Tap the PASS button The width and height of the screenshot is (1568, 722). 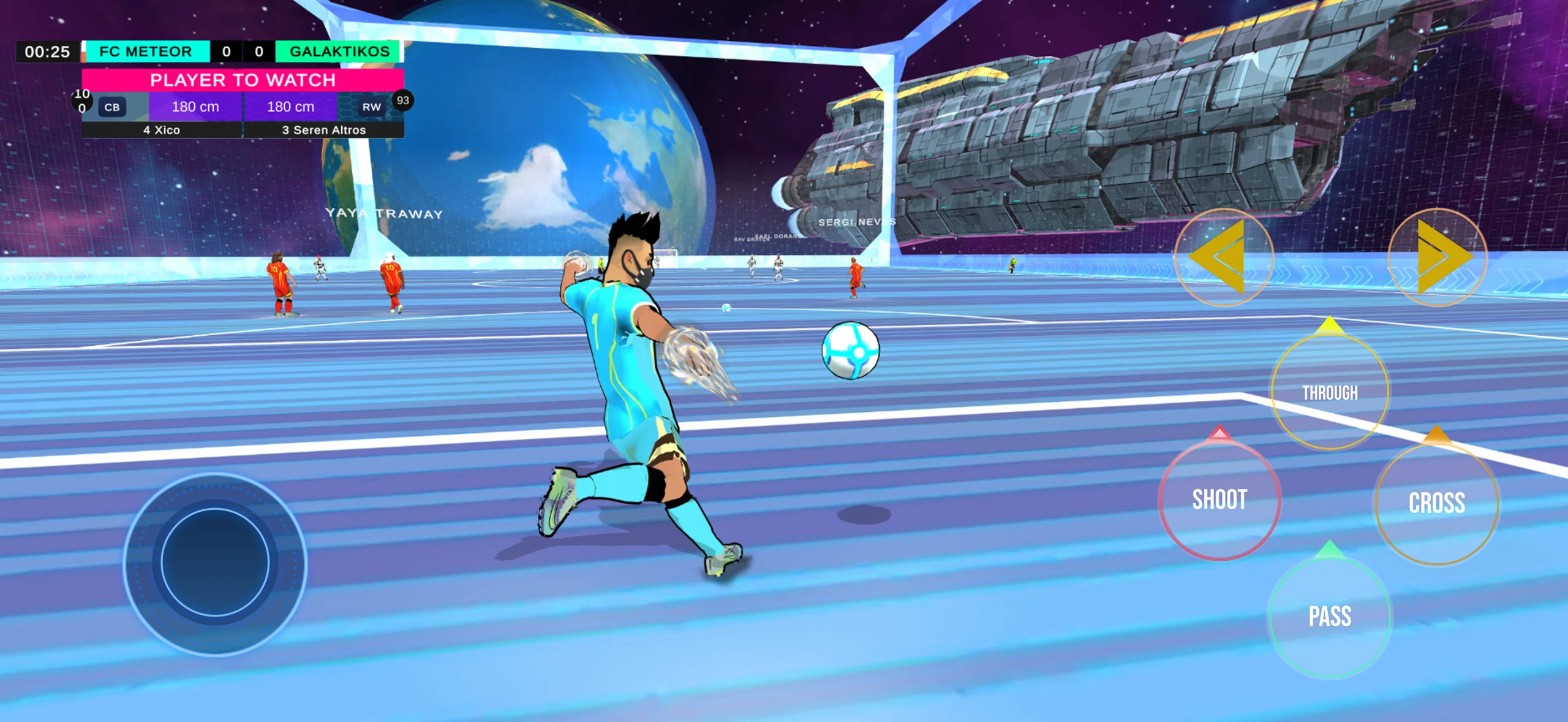[x=1329, y=617]
